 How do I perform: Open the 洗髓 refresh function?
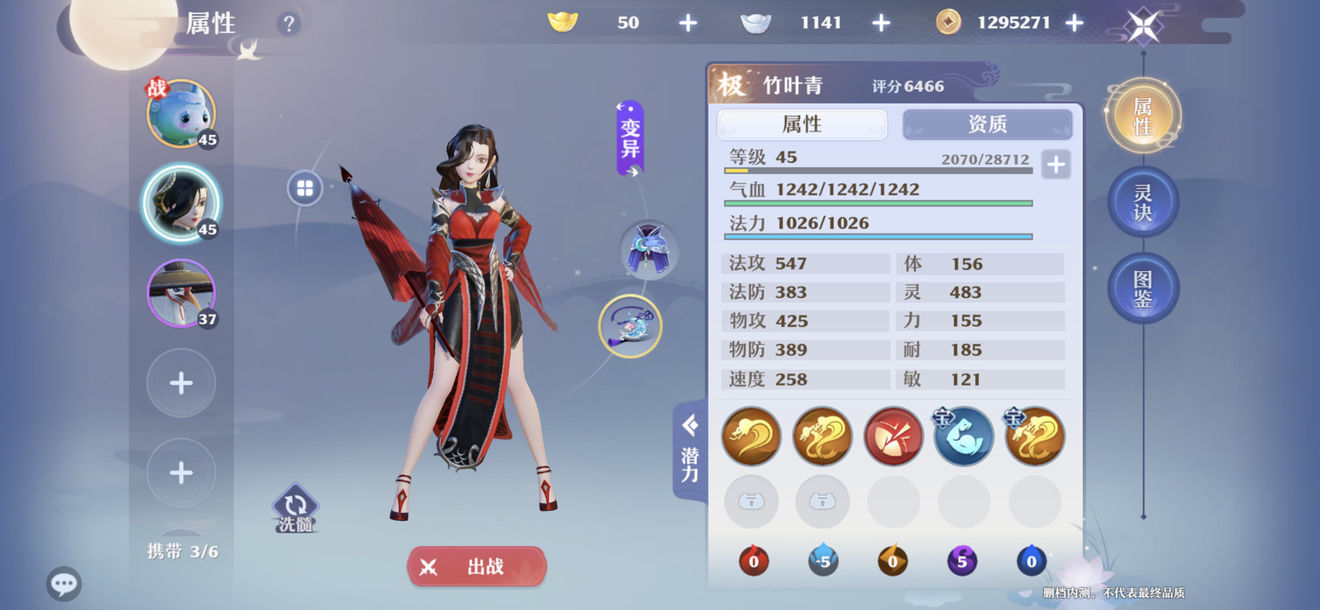point(295,510)
